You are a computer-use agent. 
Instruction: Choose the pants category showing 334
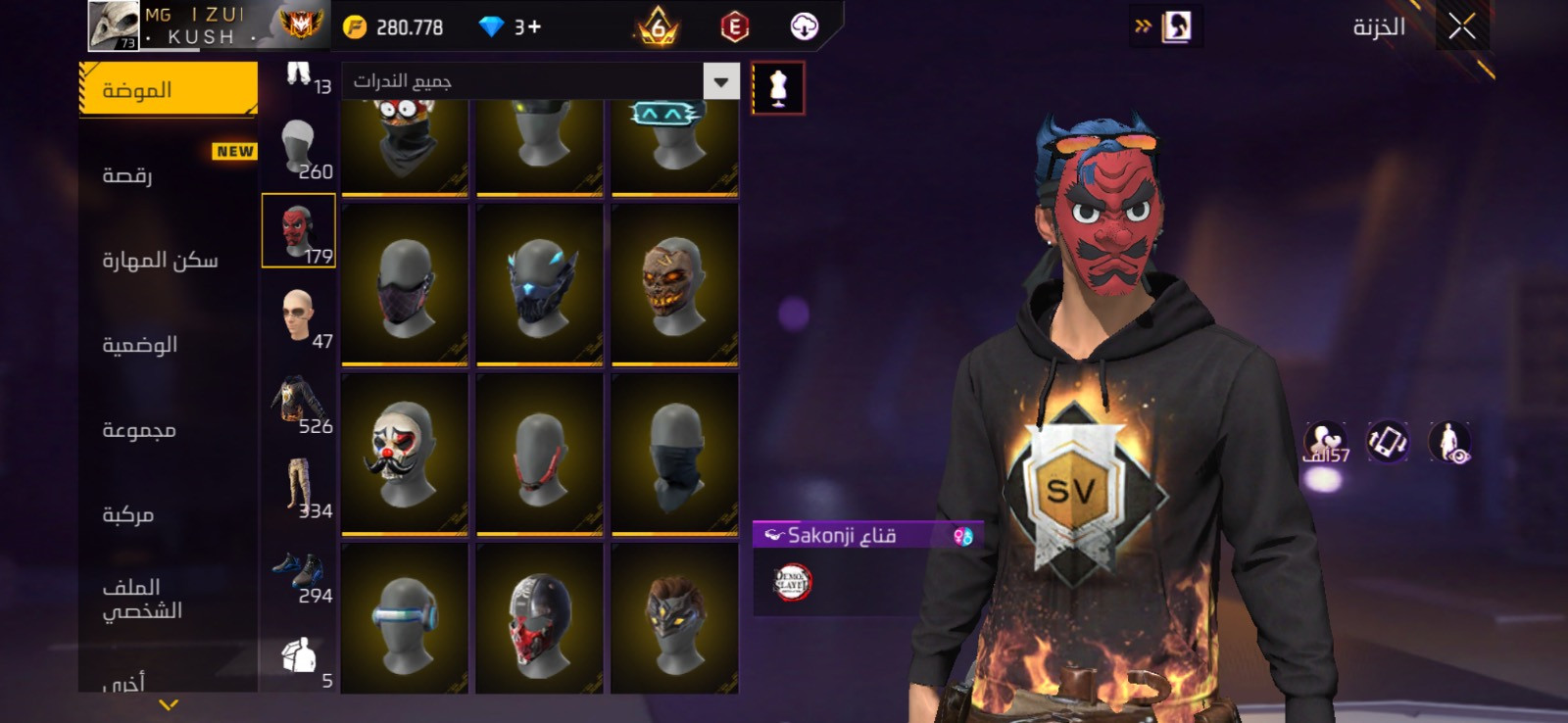pyautogui.click(x=299, y=487)
